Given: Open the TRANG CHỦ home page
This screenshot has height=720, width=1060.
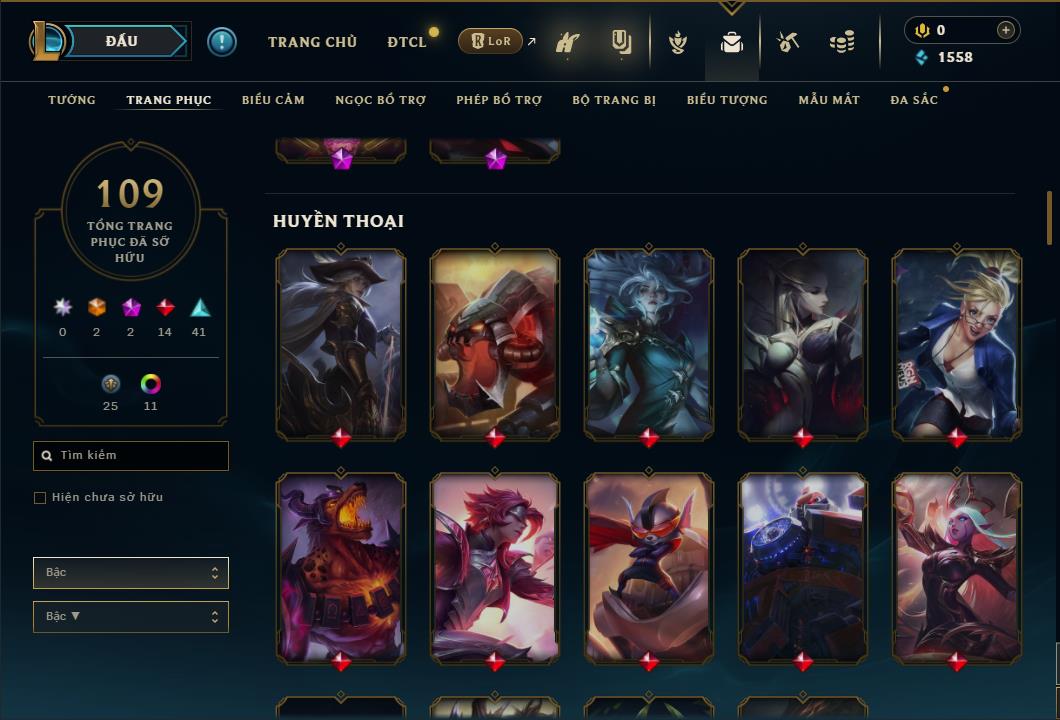Looking at the screenshot, I should [312, 42].
